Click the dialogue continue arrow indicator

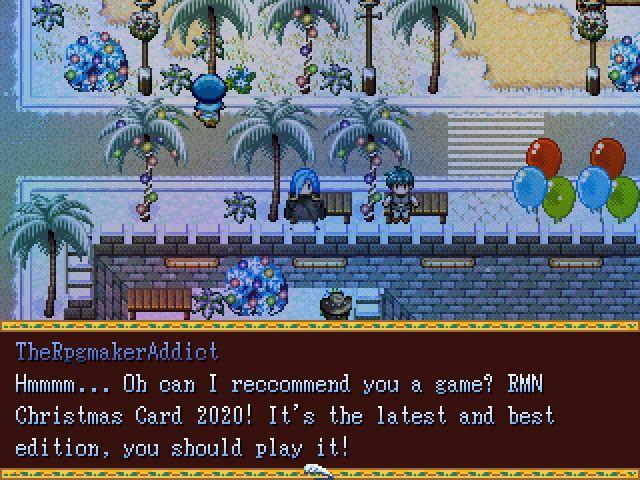(319, 470)
